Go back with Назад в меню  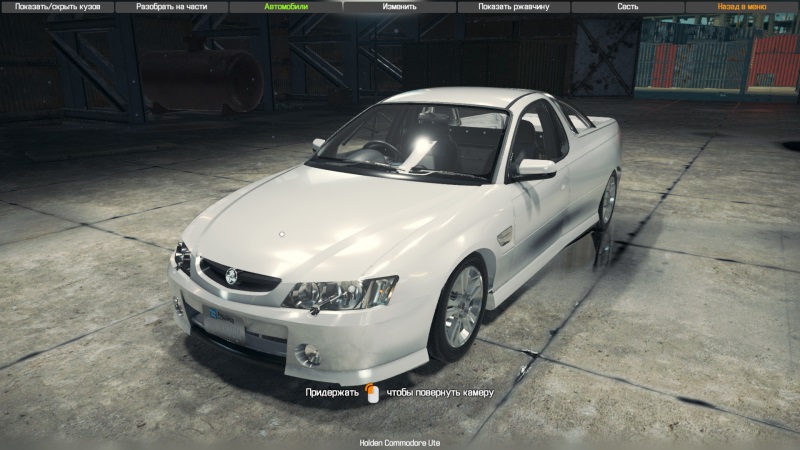[x=742, y=6]
